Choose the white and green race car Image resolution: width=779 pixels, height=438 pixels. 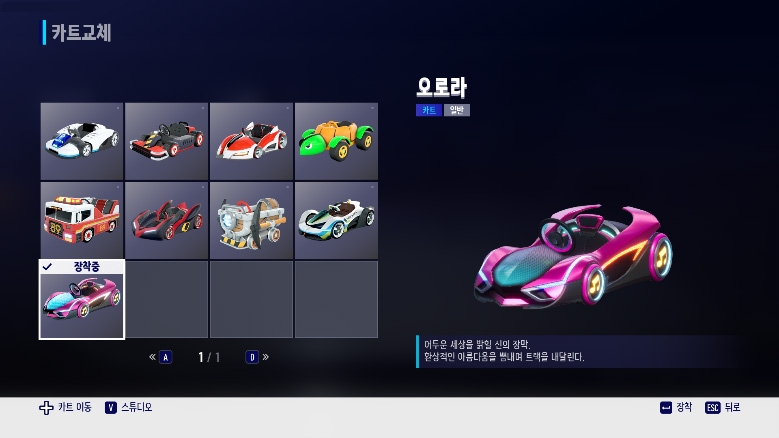pyautogui.click(x=336, y=220)
